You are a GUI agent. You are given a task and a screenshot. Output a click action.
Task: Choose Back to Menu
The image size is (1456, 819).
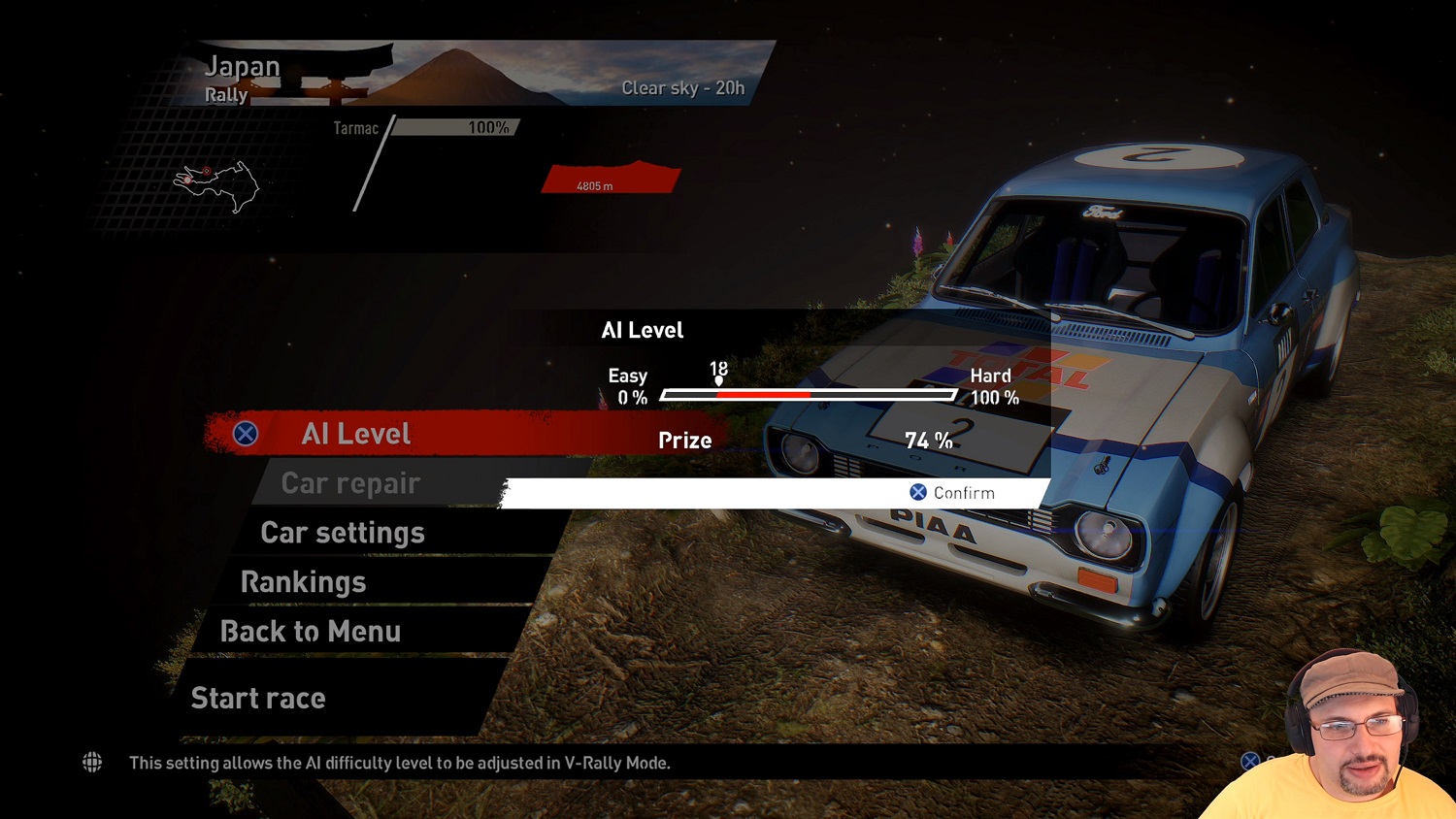(311, 632)
